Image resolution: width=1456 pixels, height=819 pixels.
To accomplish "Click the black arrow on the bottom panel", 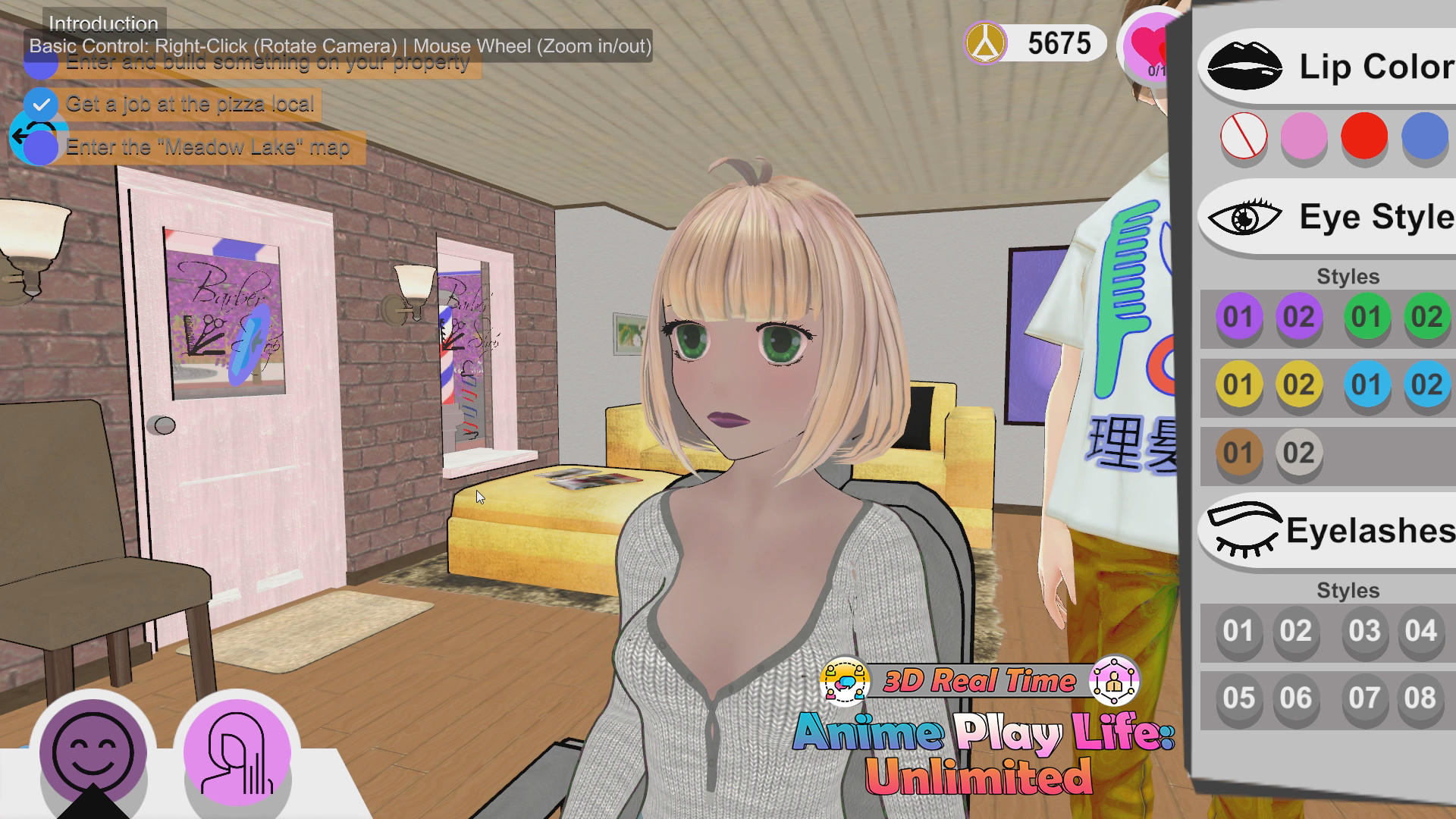I will pyautogui.click(x=93, y=805).
